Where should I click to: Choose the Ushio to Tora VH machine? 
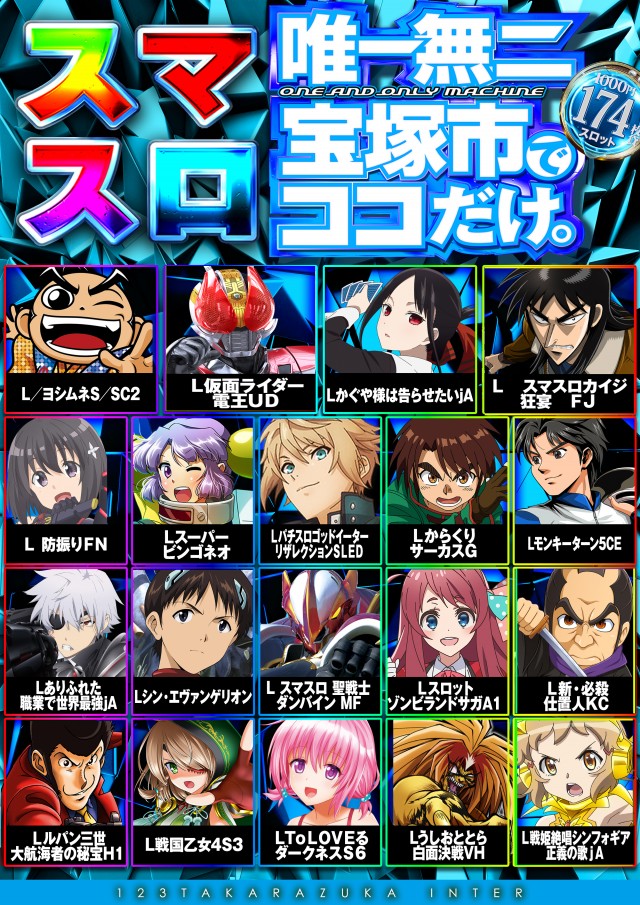pyautogui.click(x=448, y=791)
